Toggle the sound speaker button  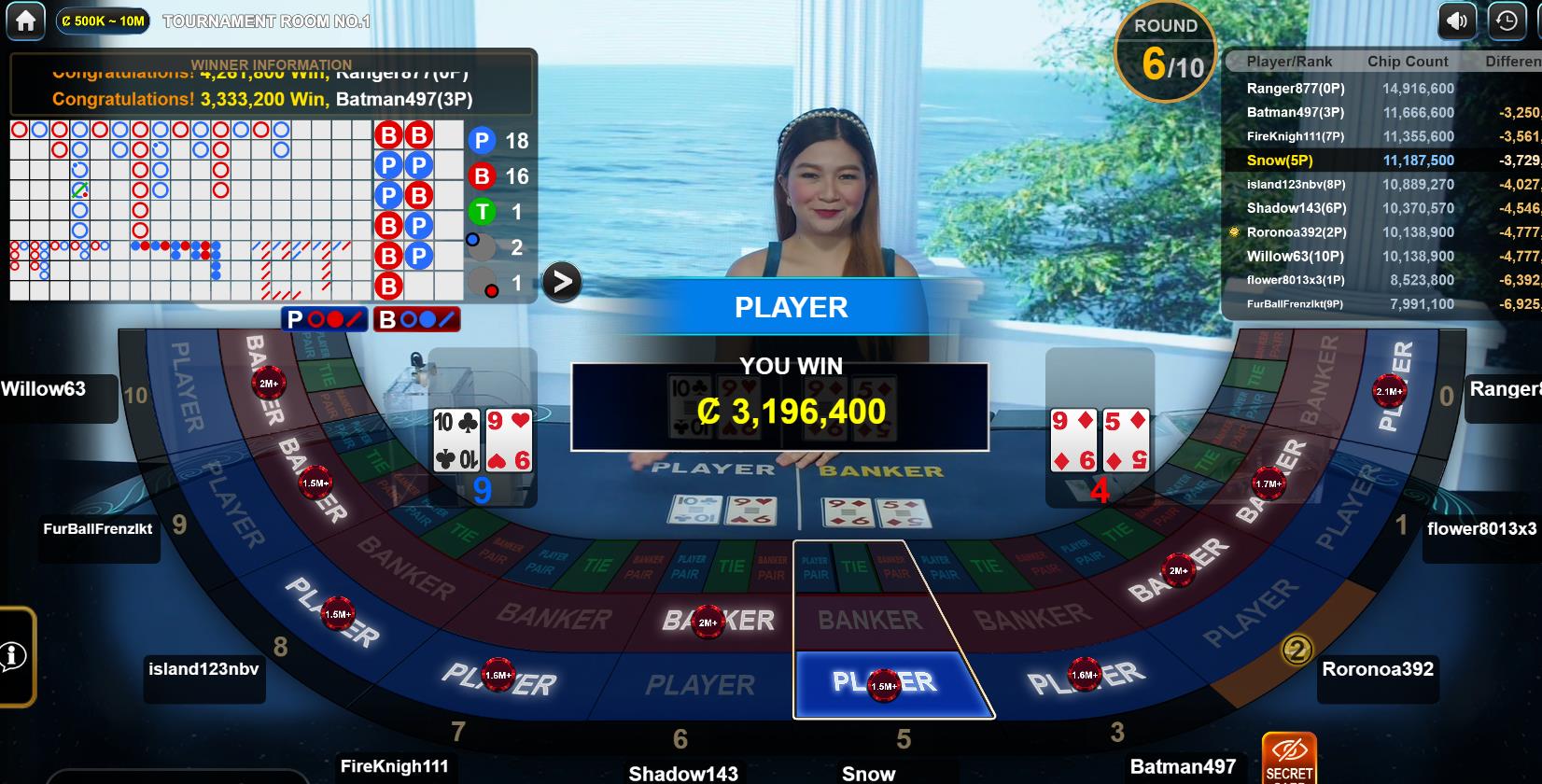point(1457,21)
